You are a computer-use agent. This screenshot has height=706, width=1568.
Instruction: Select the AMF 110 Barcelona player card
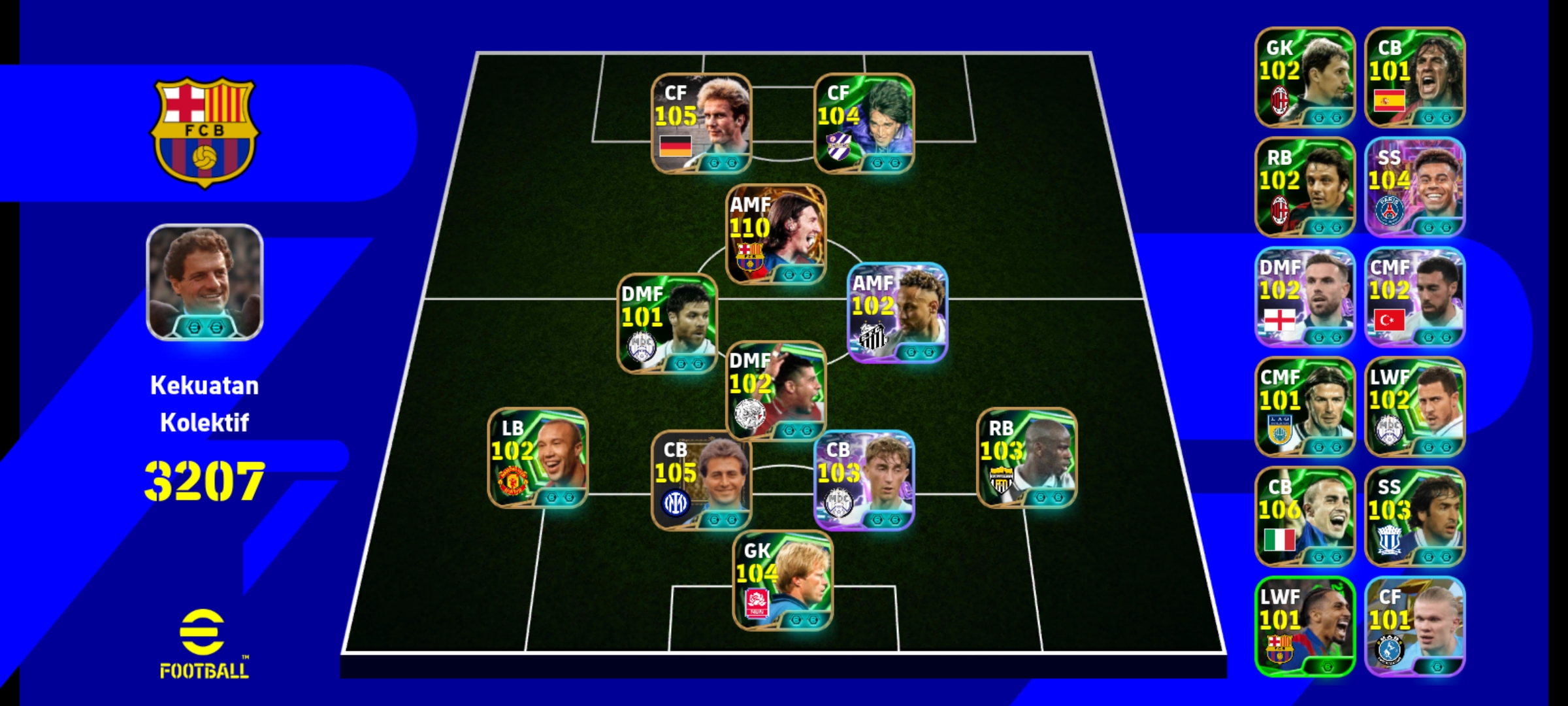[776, 234]
